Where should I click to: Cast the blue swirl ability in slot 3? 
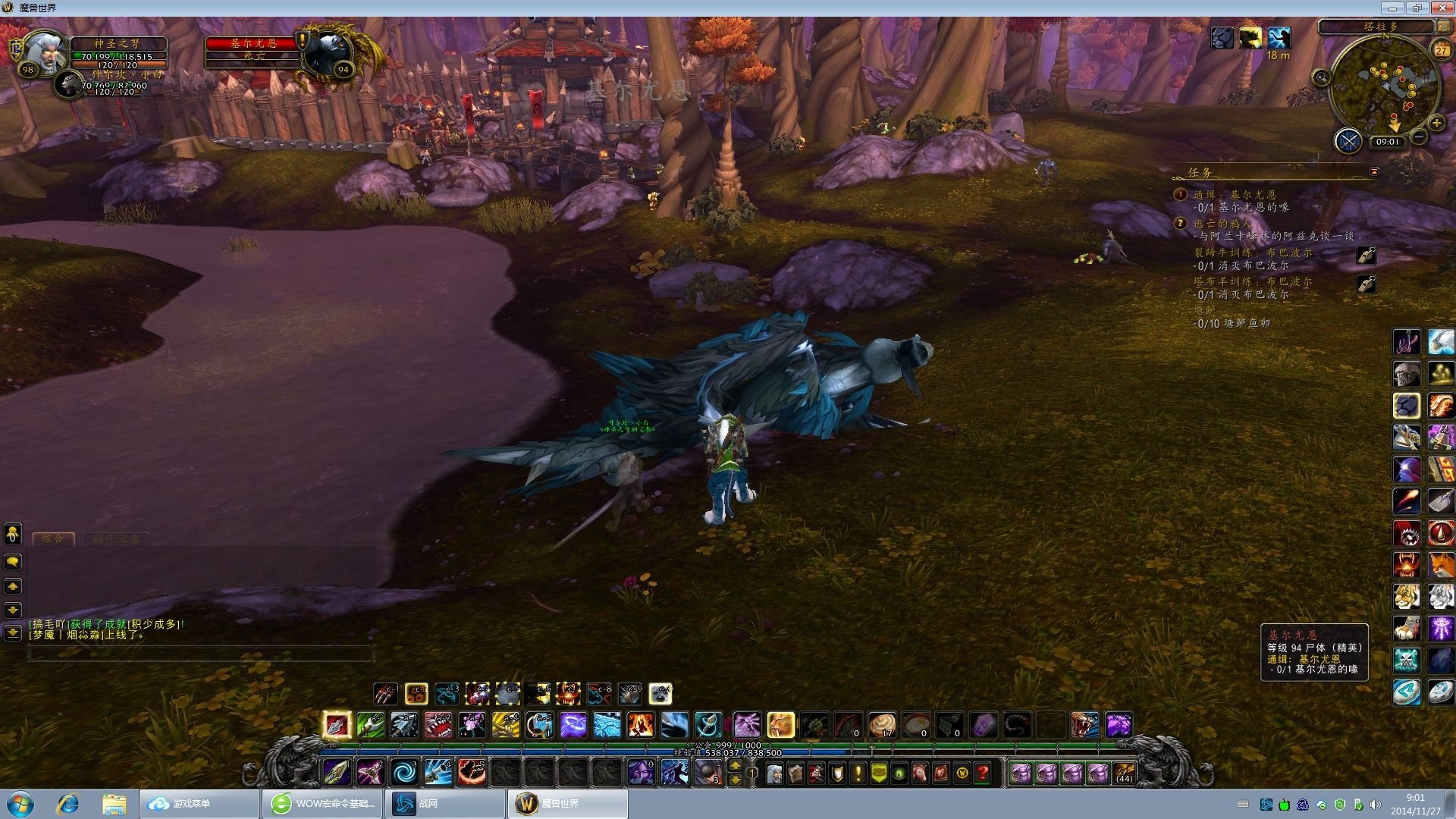coord(403,773)
